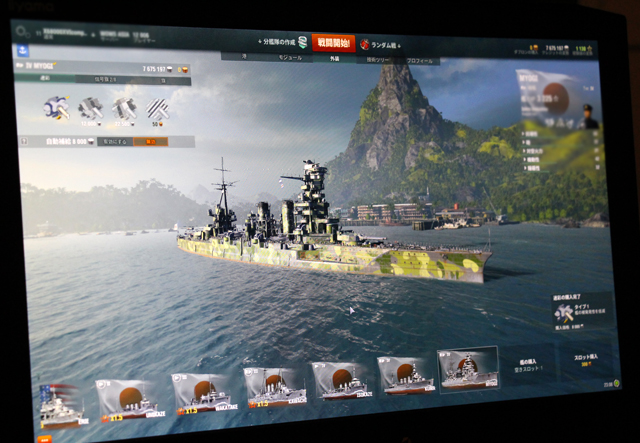This screenshot has width=640, height=443.
Task: Select the highlighted ship in the carousel
Action: pos(467,370)
